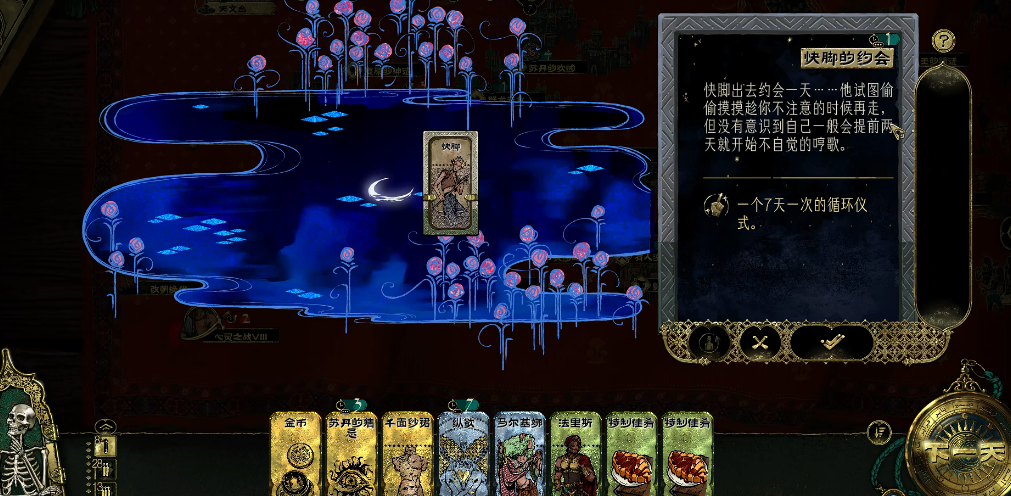Choose the 千面纱裙 dress card

tap(408, 455)
